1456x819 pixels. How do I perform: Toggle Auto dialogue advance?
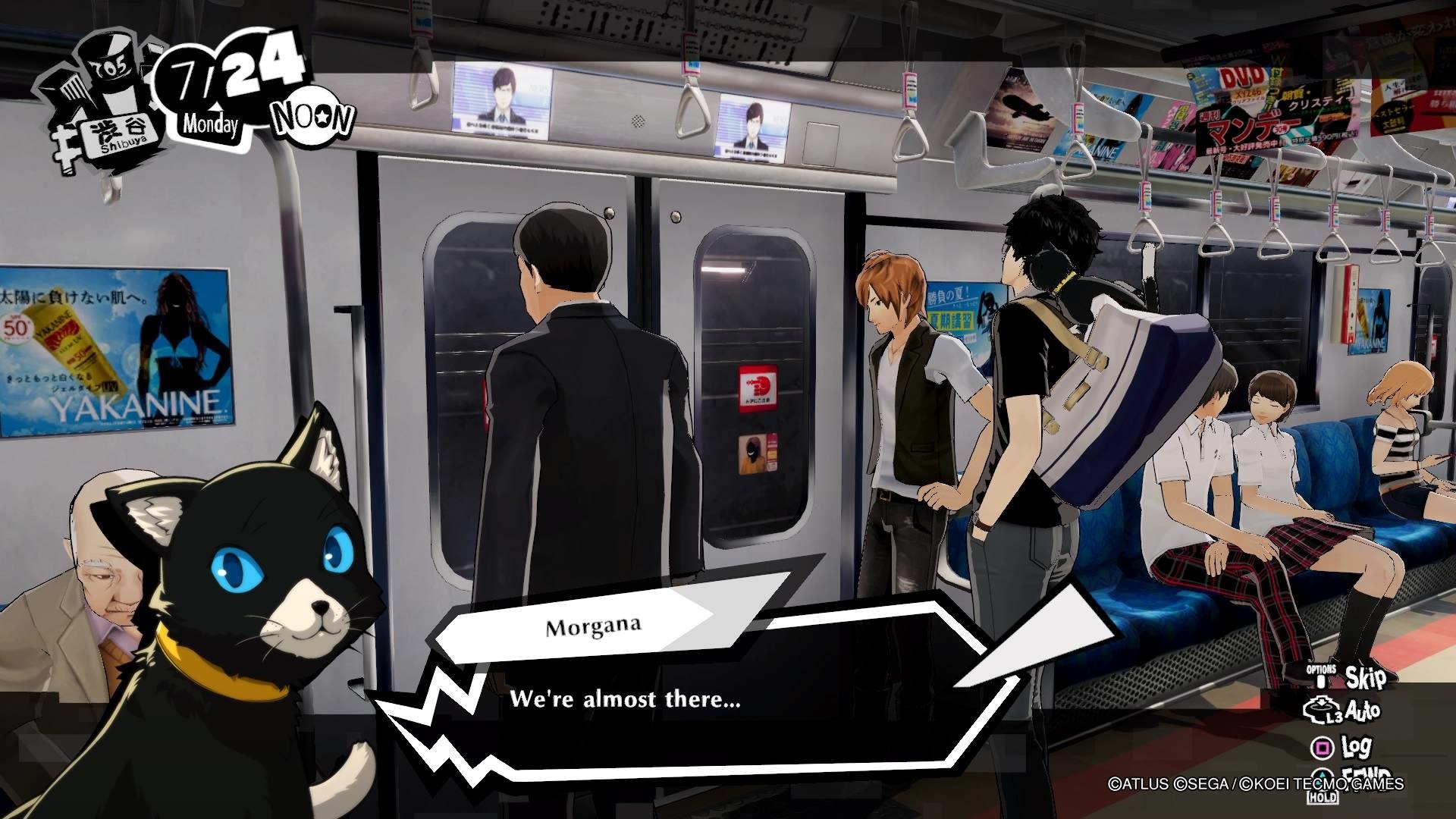pyautogui.click(x=1363, y=711)
